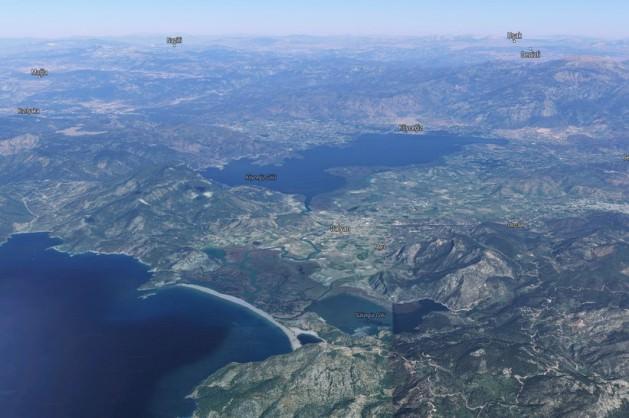Select the Köyceğiz town label
The height and width of the screenshot is (418, 629).
pyautogui.click(x=411, y=128)
